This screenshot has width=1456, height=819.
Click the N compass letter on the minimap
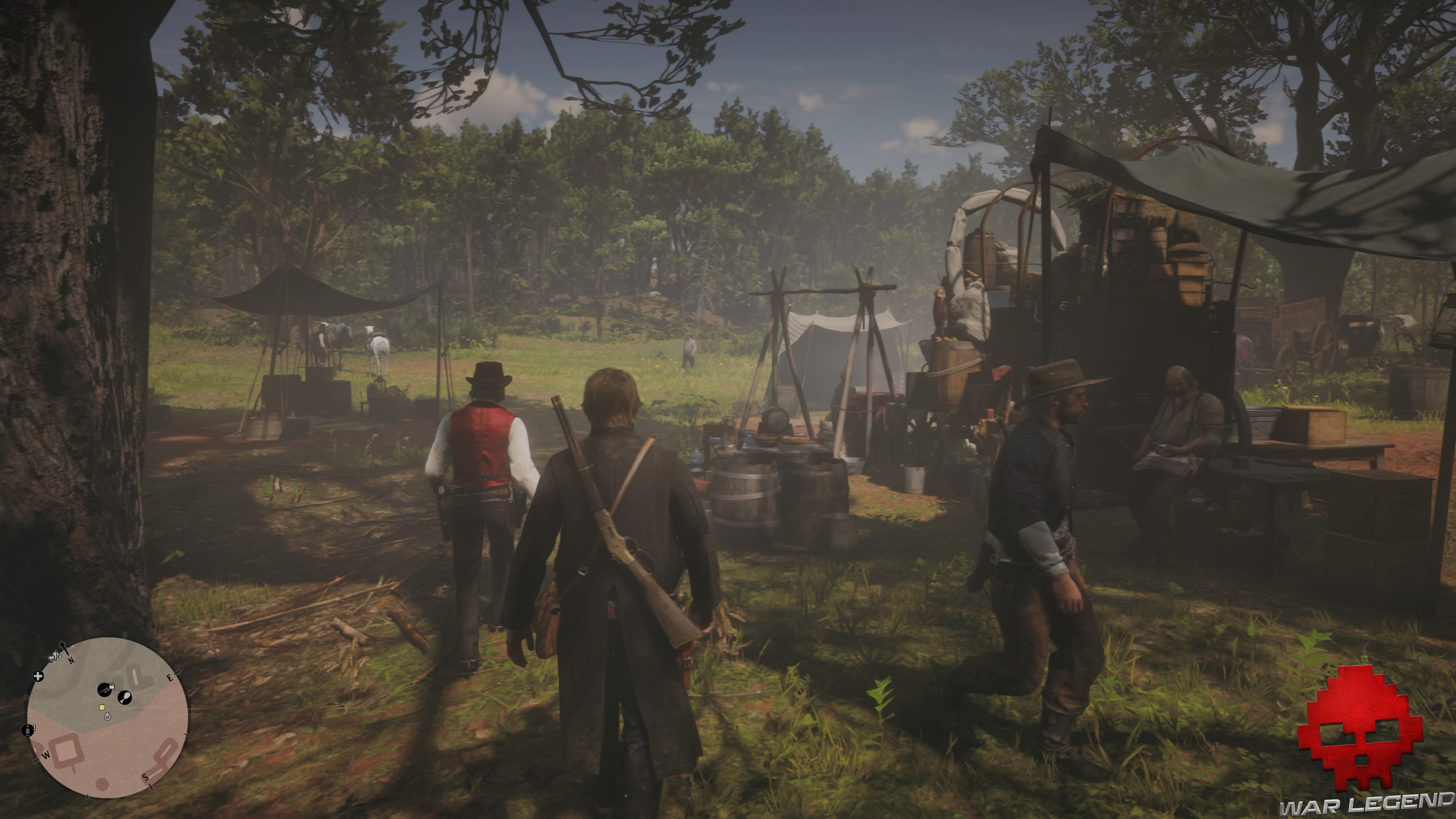point(71,660)
